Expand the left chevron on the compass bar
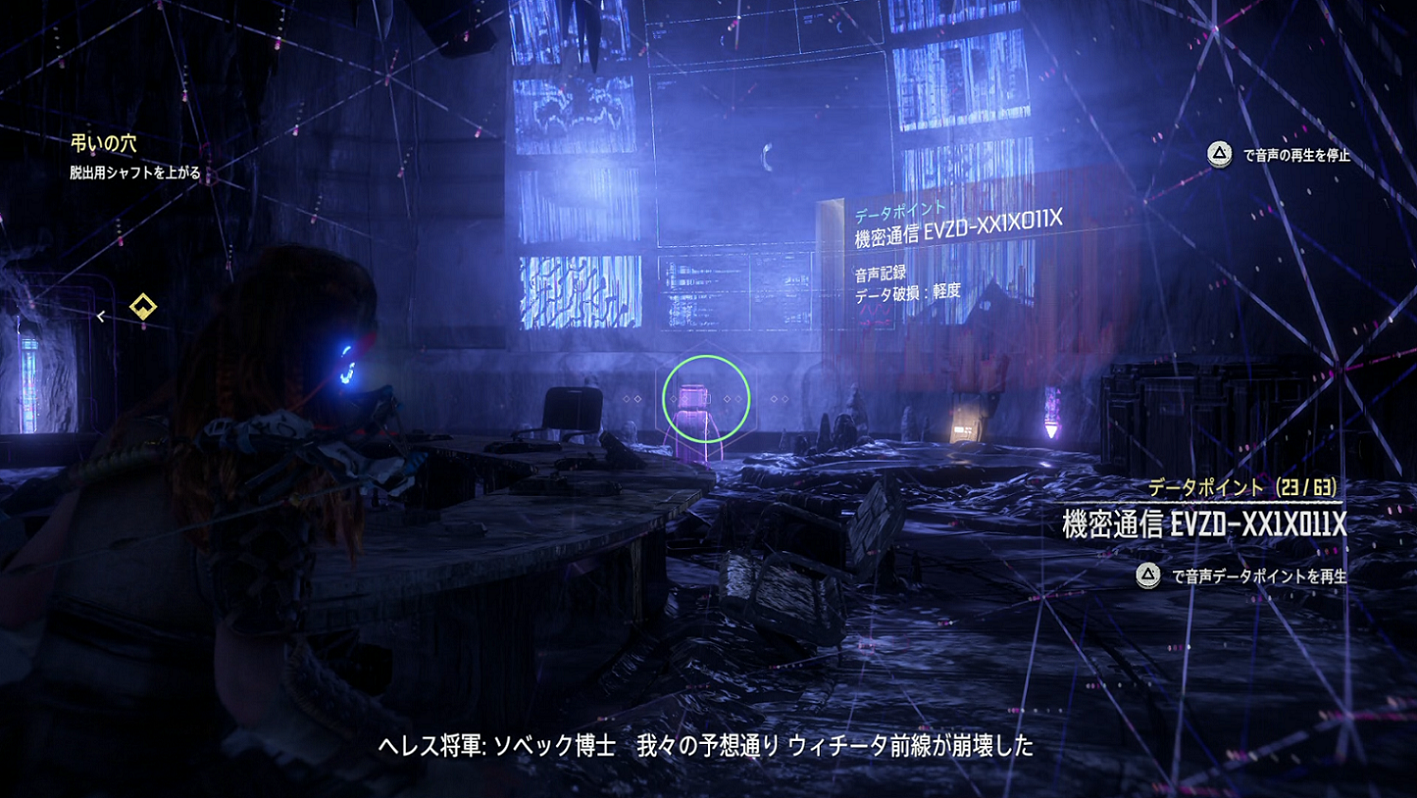This screenshot has width=1417, height=798. click(x=101, y=316)
